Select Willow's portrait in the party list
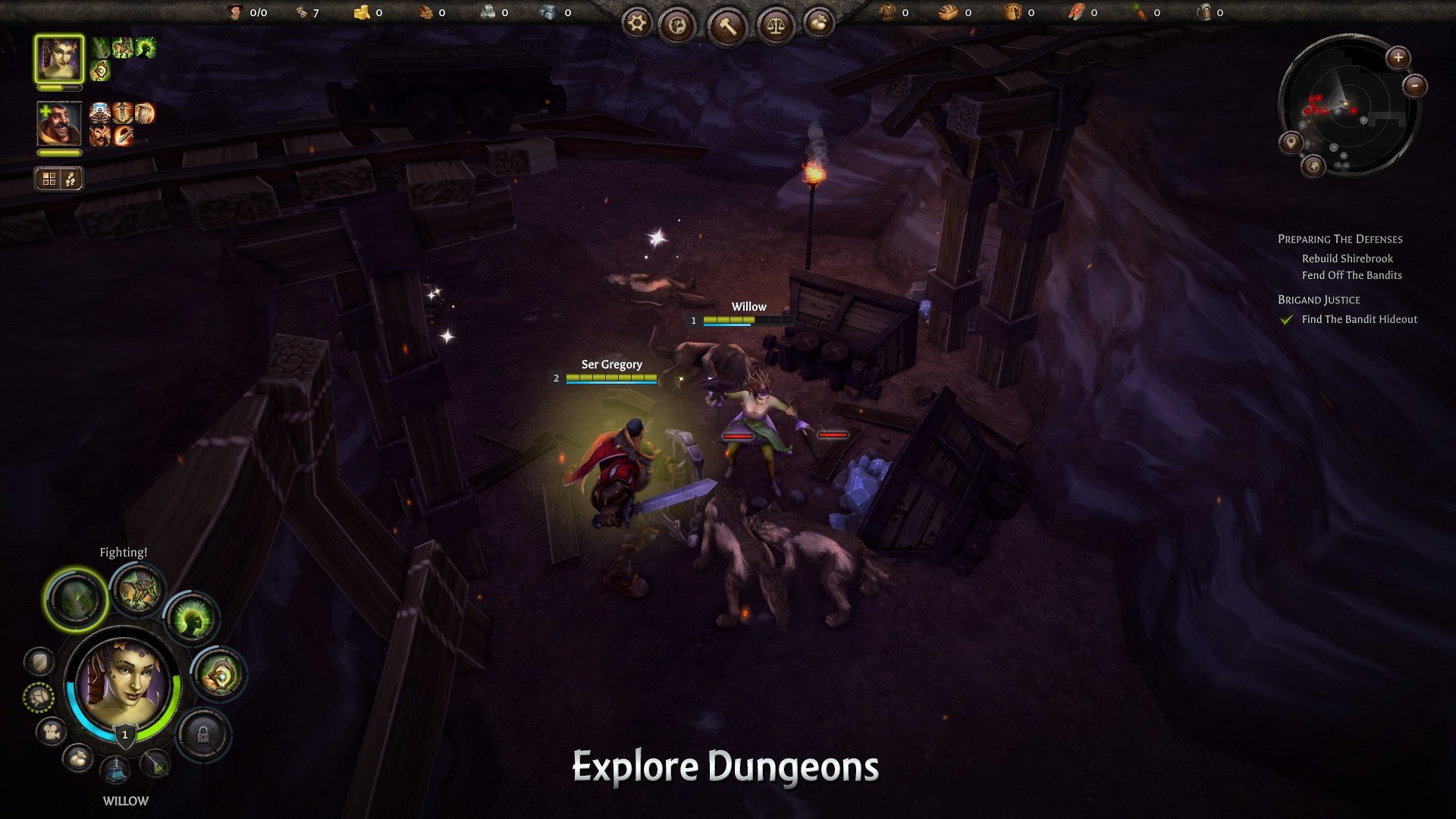This screenshot has height=819, width=1456. pyautogui.click(x=59, y=59)
